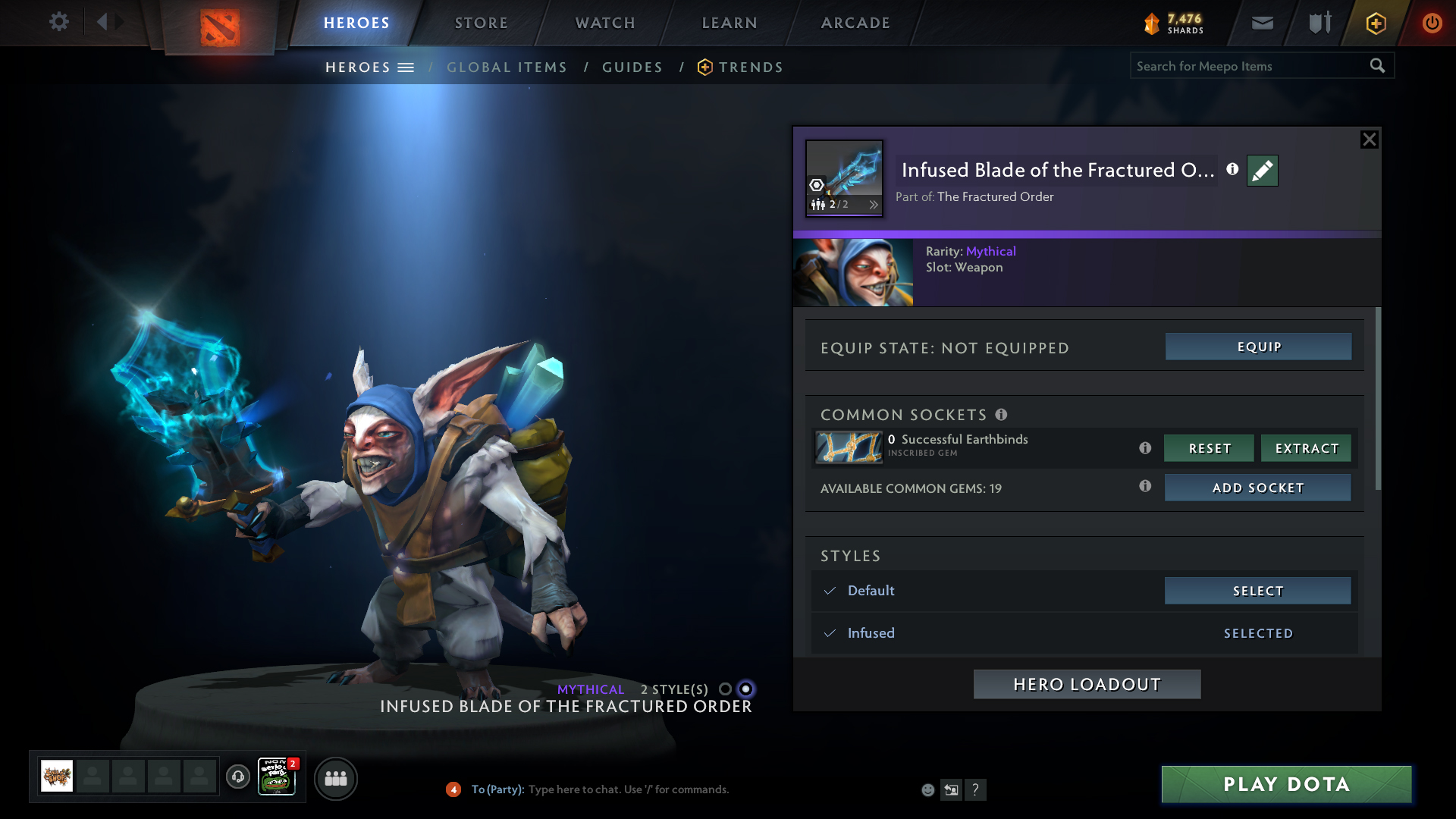View the Trends section
Screen dimensions: 1456x819
750,67
